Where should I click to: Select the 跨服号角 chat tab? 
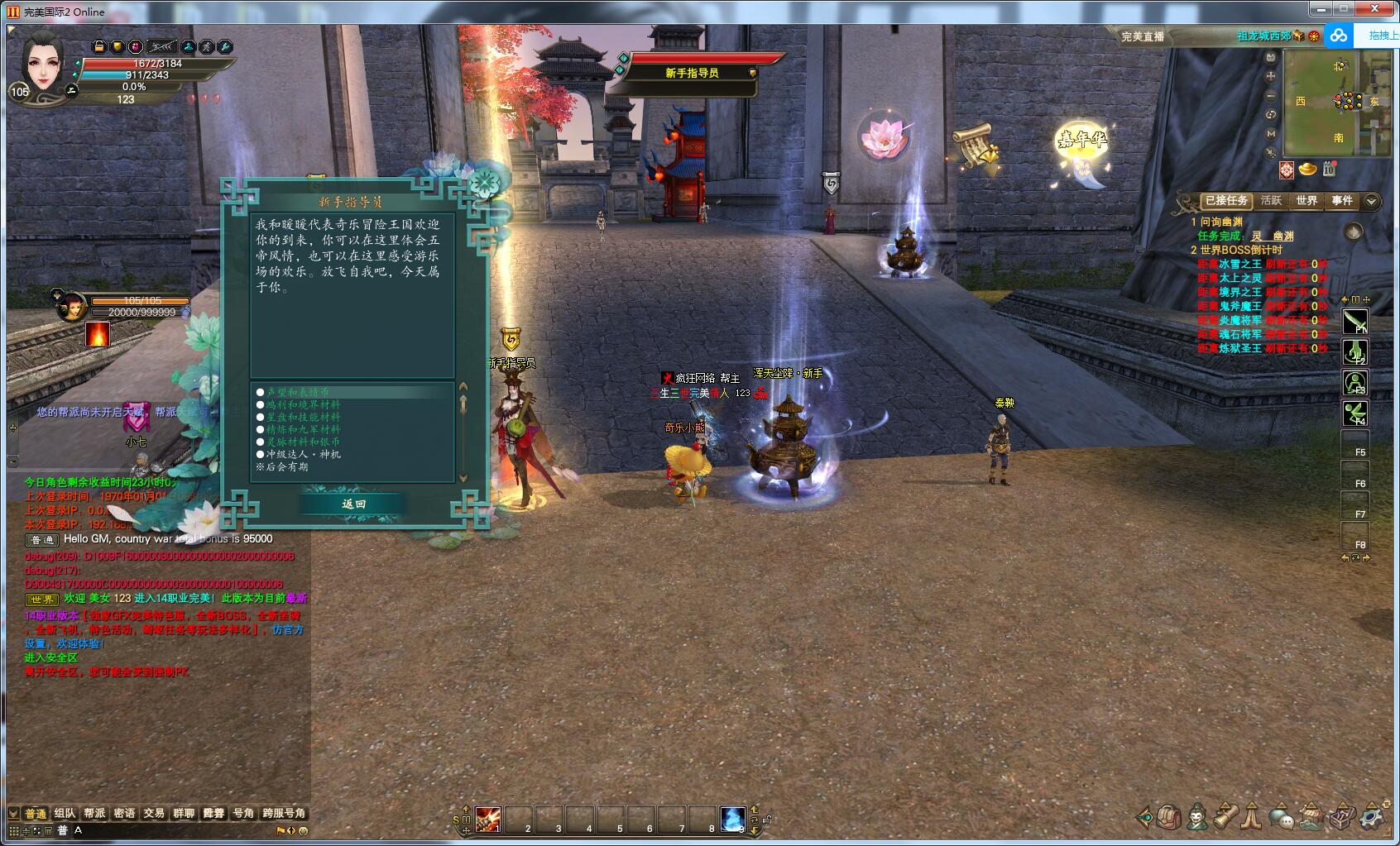pyautogui.click(x=284, y=813)
